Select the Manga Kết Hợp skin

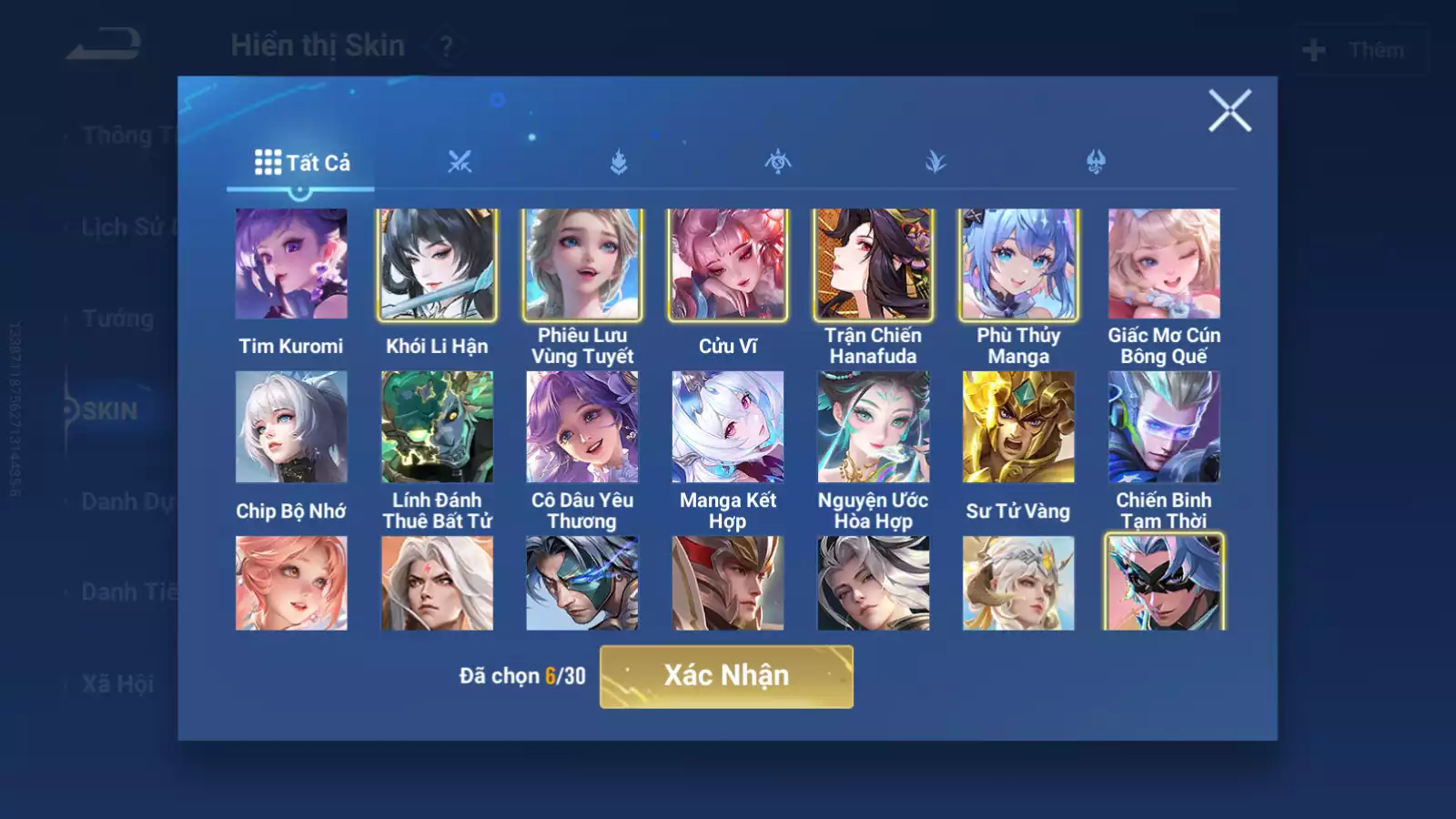pos(728,427)
